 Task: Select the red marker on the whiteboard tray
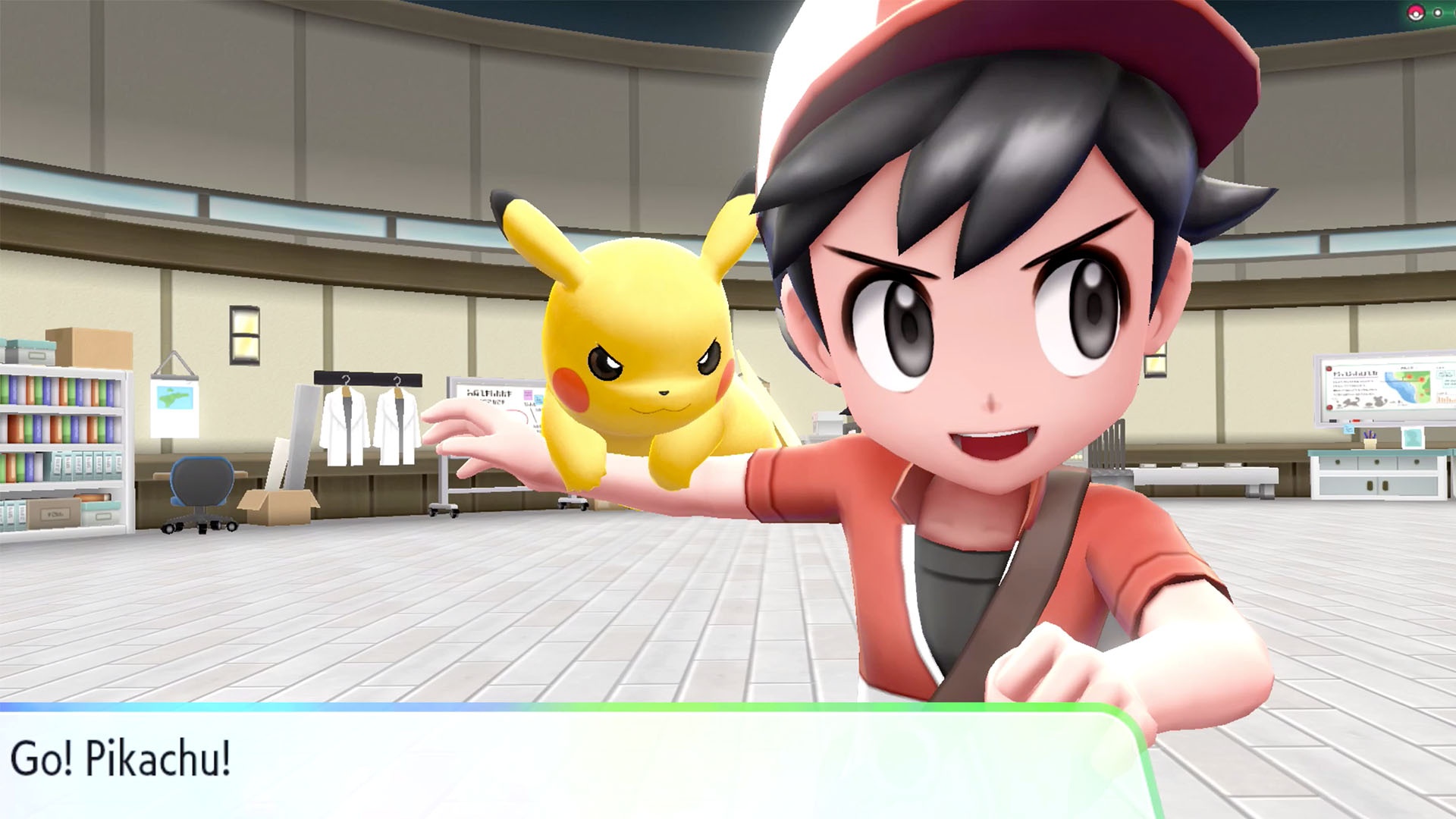(x=1355, y=419)
